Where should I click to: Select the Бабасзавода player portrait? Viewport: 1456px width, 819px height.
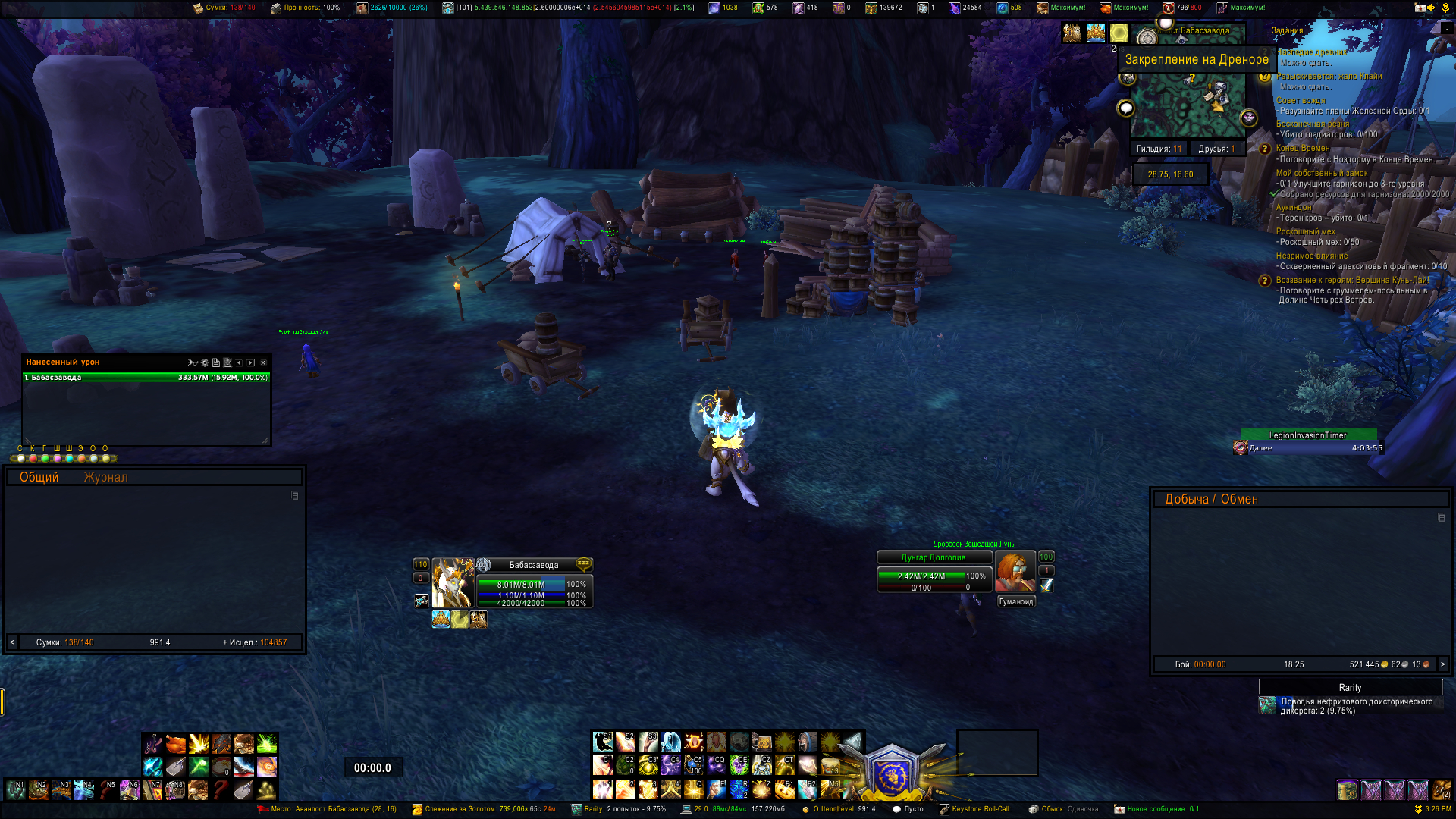pos(452,583)
